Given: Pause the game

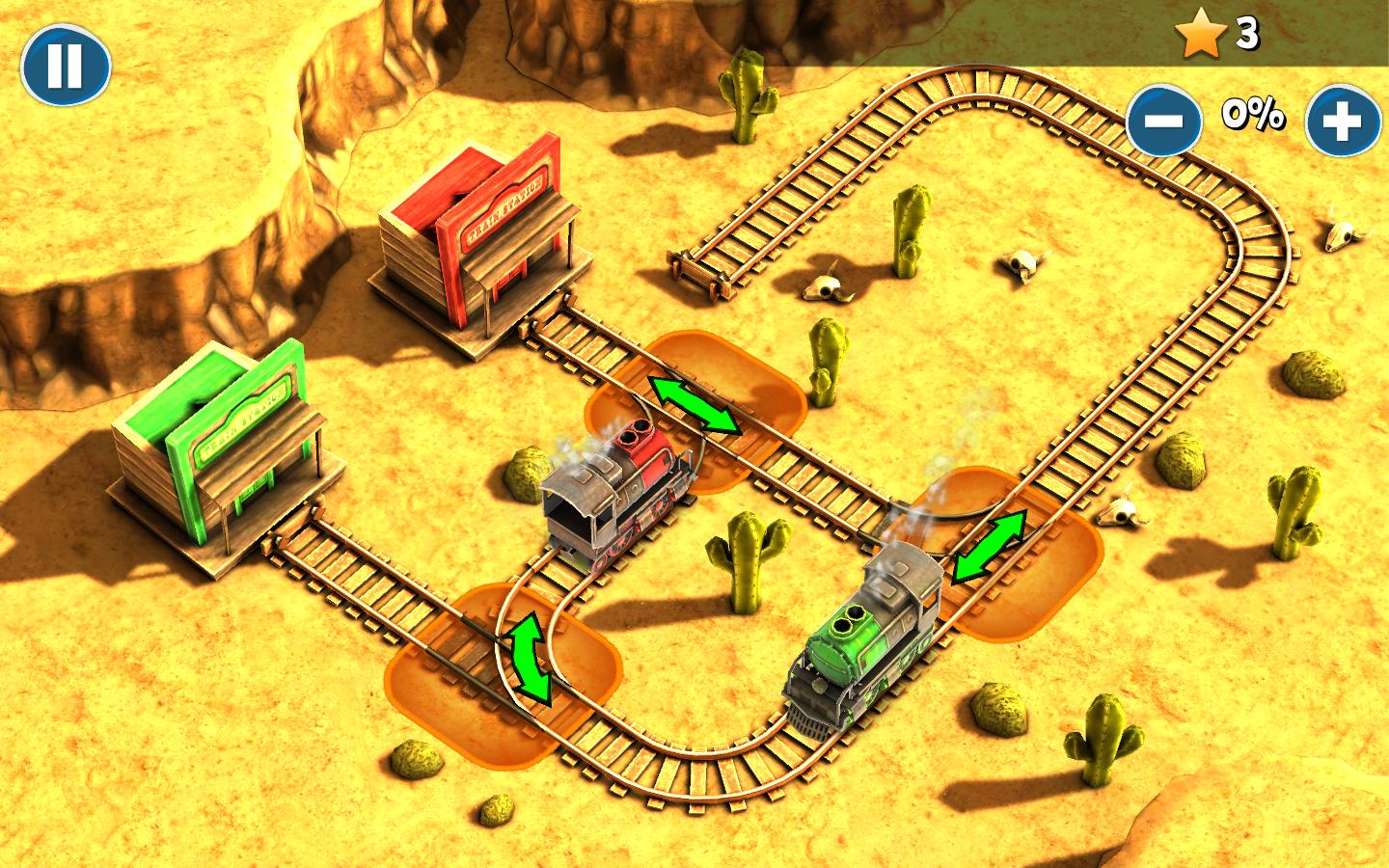Looking at the screenshot, I should (x=66, y=66).
